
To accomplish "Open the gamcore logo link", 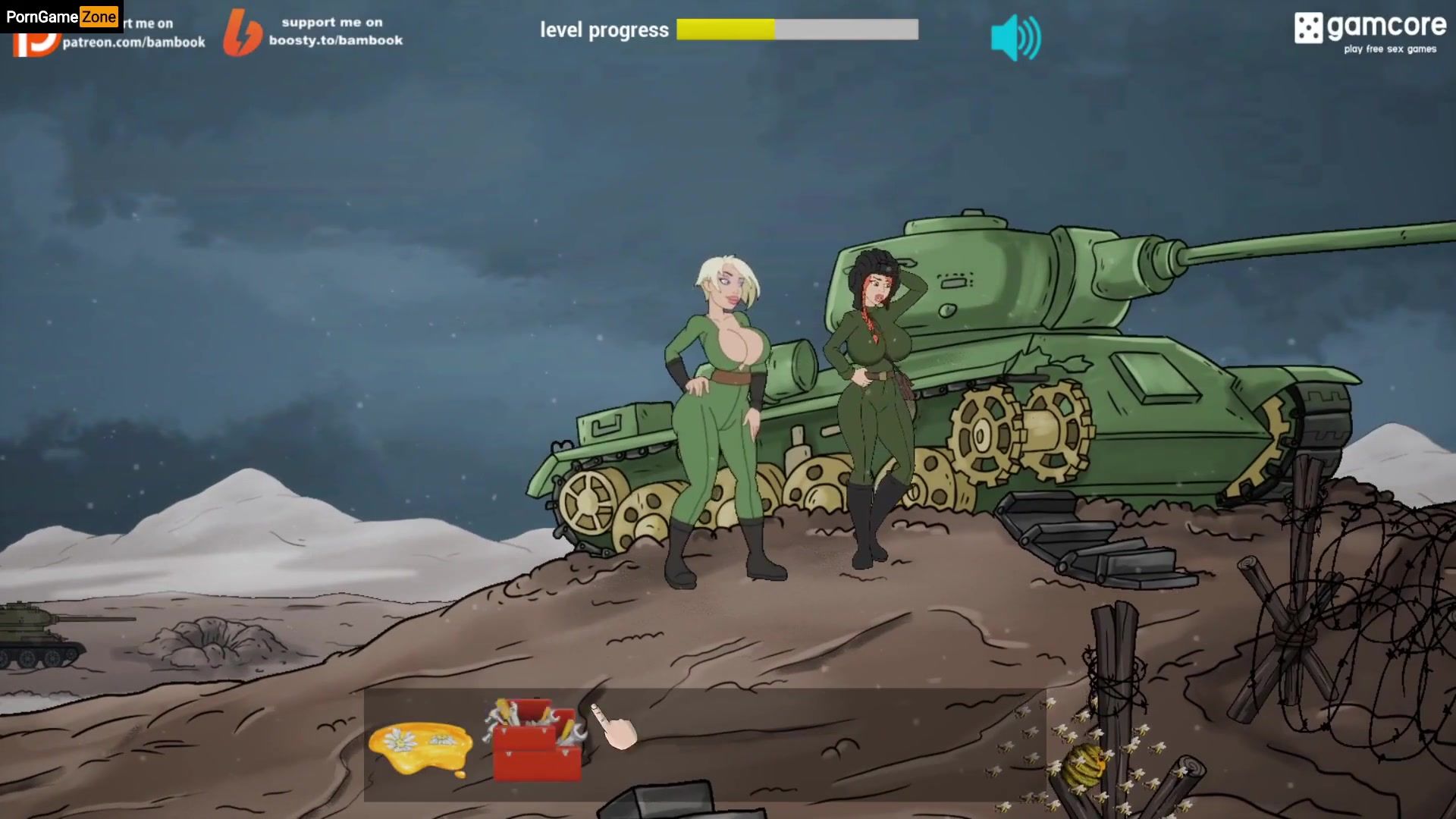I will (x=1370, y=33).
